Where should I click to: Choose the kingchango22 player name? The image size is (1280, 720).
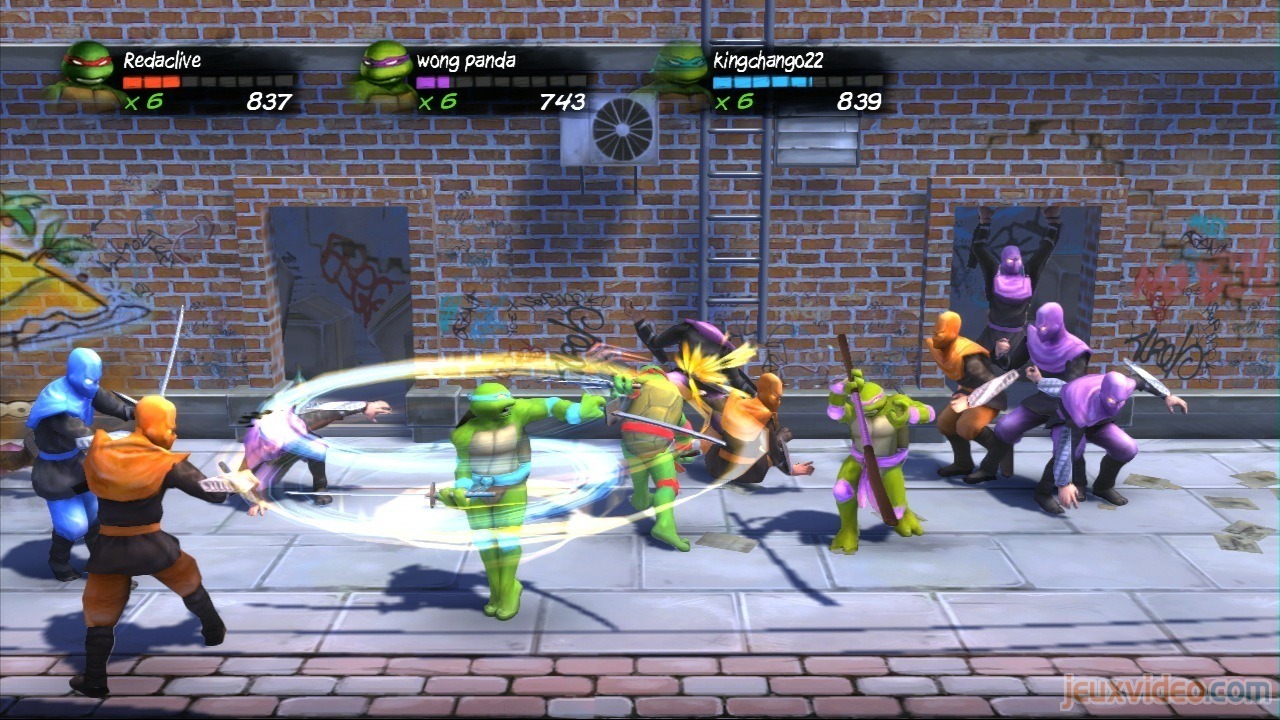pyautogui.click(x=768, y=60)
